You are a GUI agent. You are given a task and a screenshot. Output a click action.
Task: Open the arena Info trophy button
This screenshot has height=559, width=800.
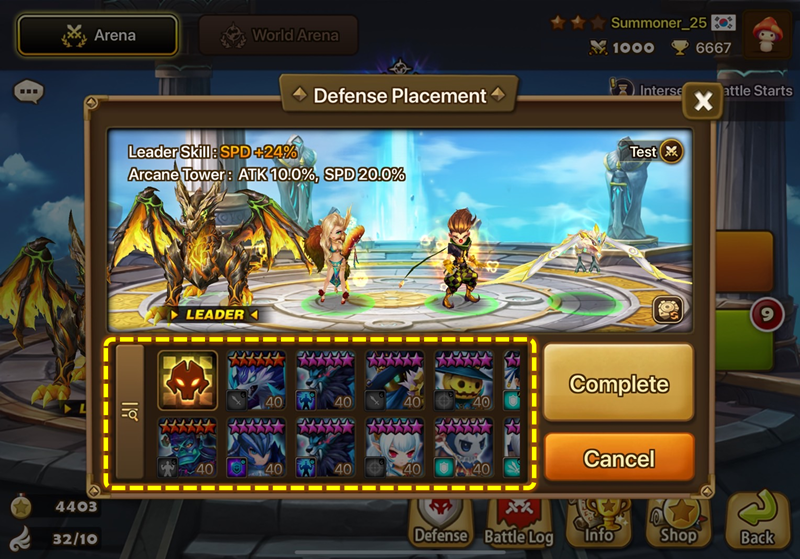(599, 522)
